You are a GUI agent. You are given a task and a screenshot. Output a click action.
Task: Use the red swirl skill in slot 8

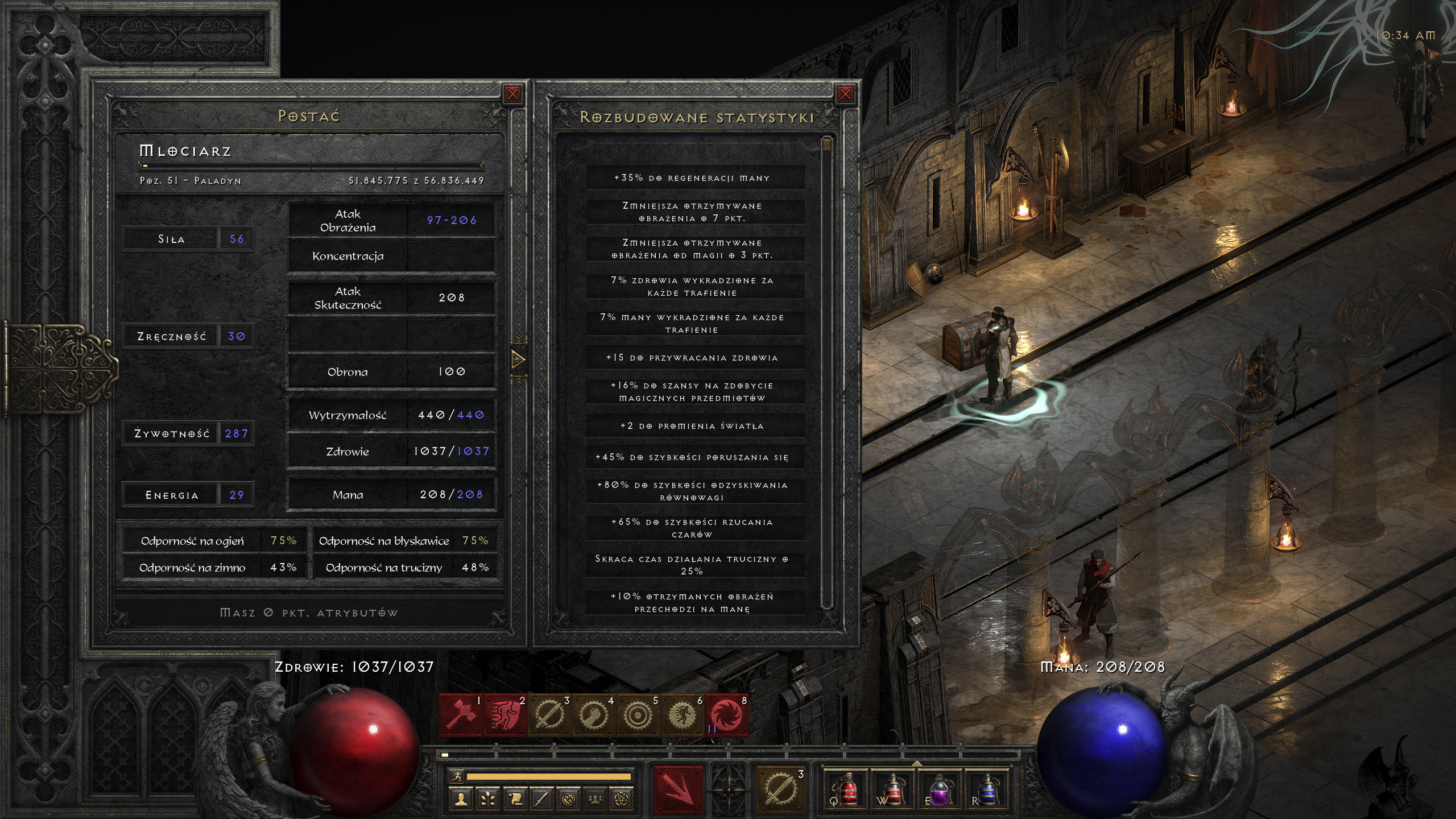click(x=726, y=715)
